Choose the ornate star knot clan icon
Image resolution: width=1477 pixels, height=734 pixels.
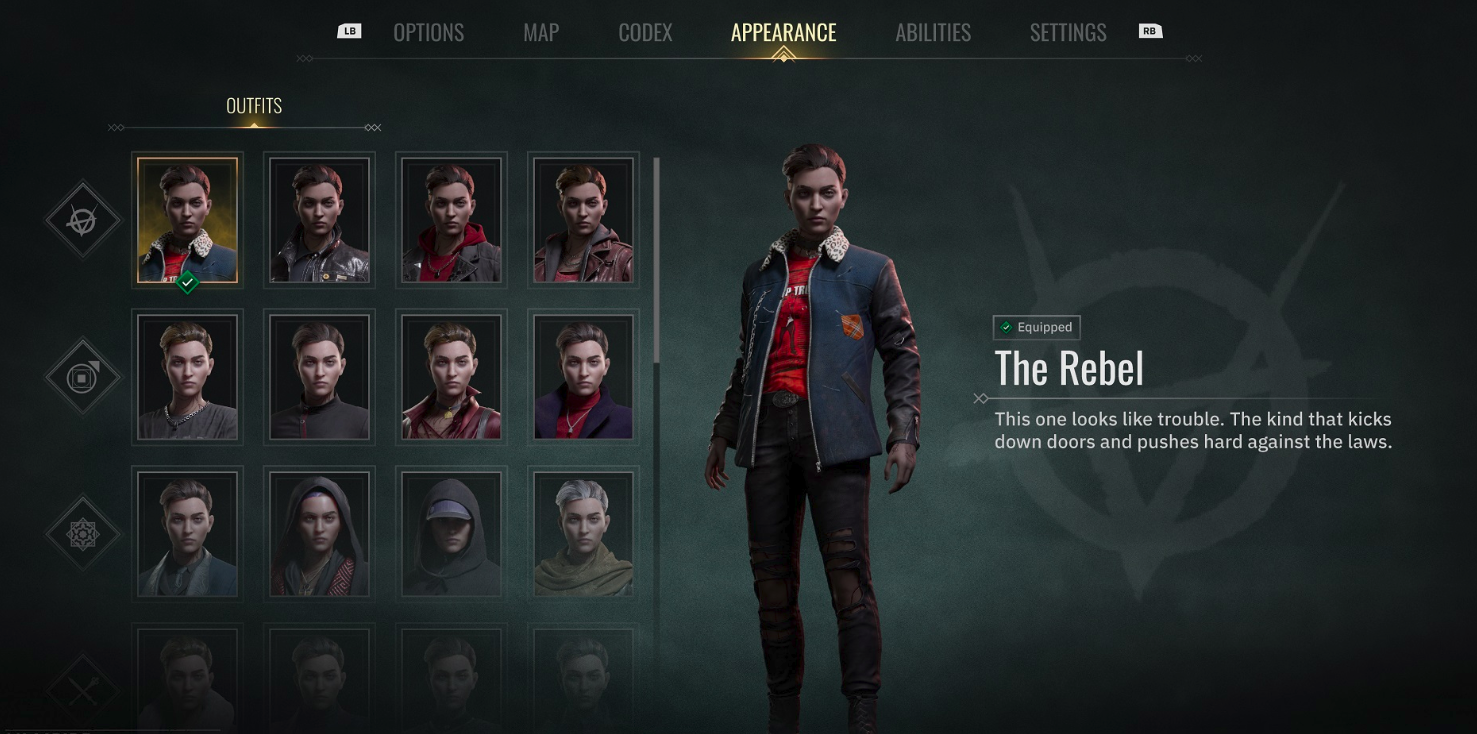pos(82,534)
